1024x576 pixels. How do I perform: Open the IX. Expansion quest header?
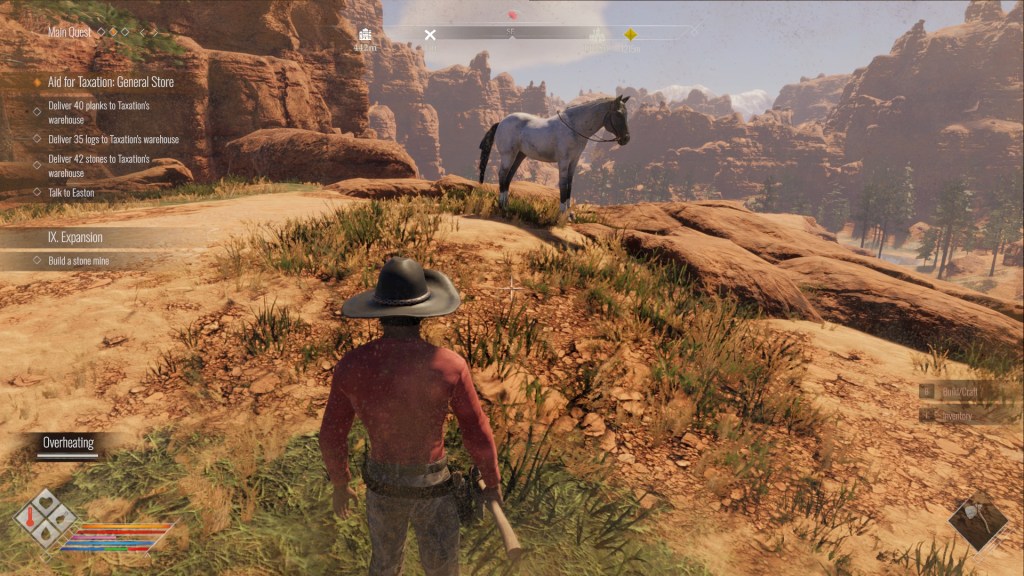75,238
